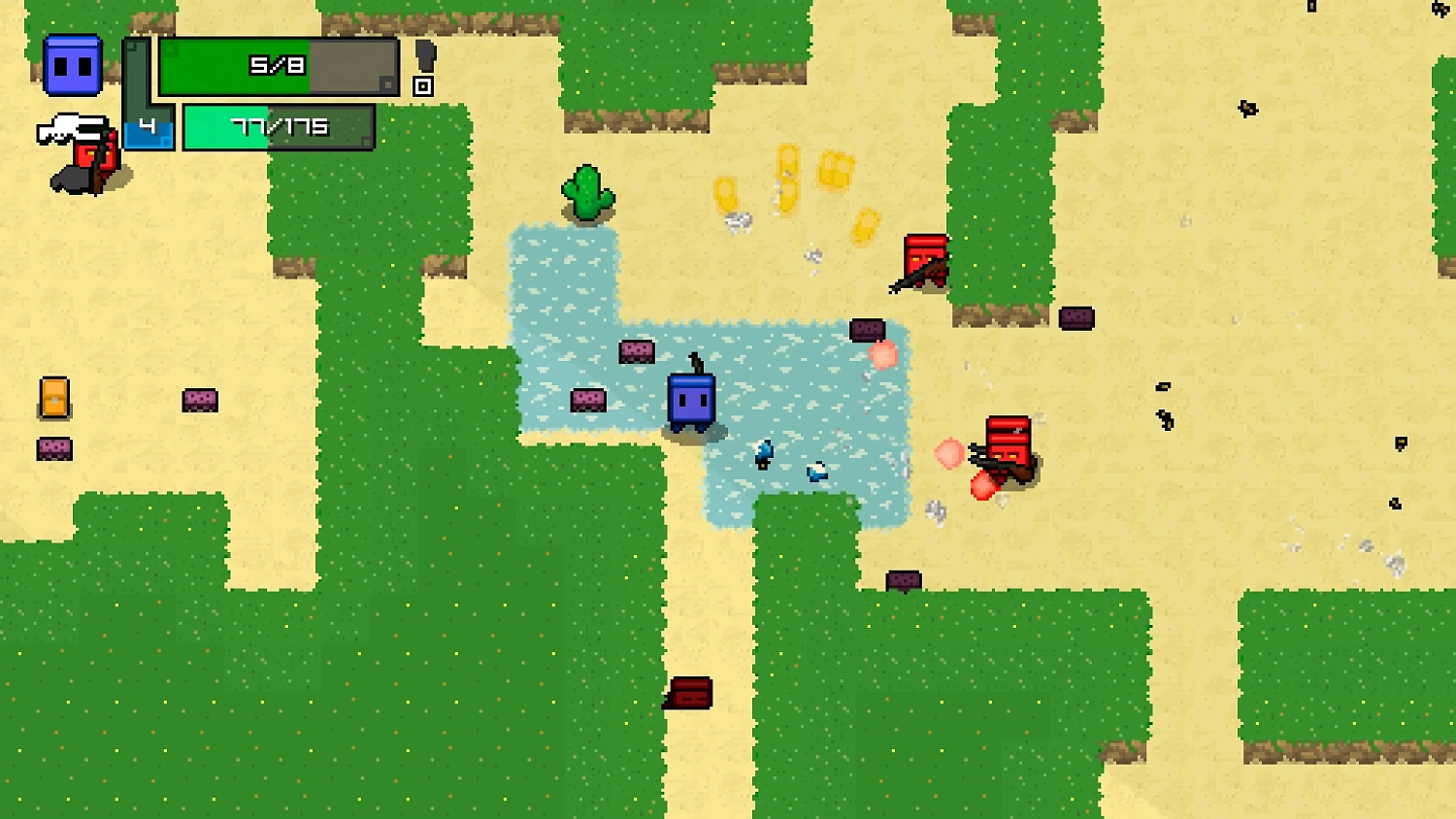Click the blue ammo counter showing 4
Viewport: 1456px width, 819px height.
(148, 126)
